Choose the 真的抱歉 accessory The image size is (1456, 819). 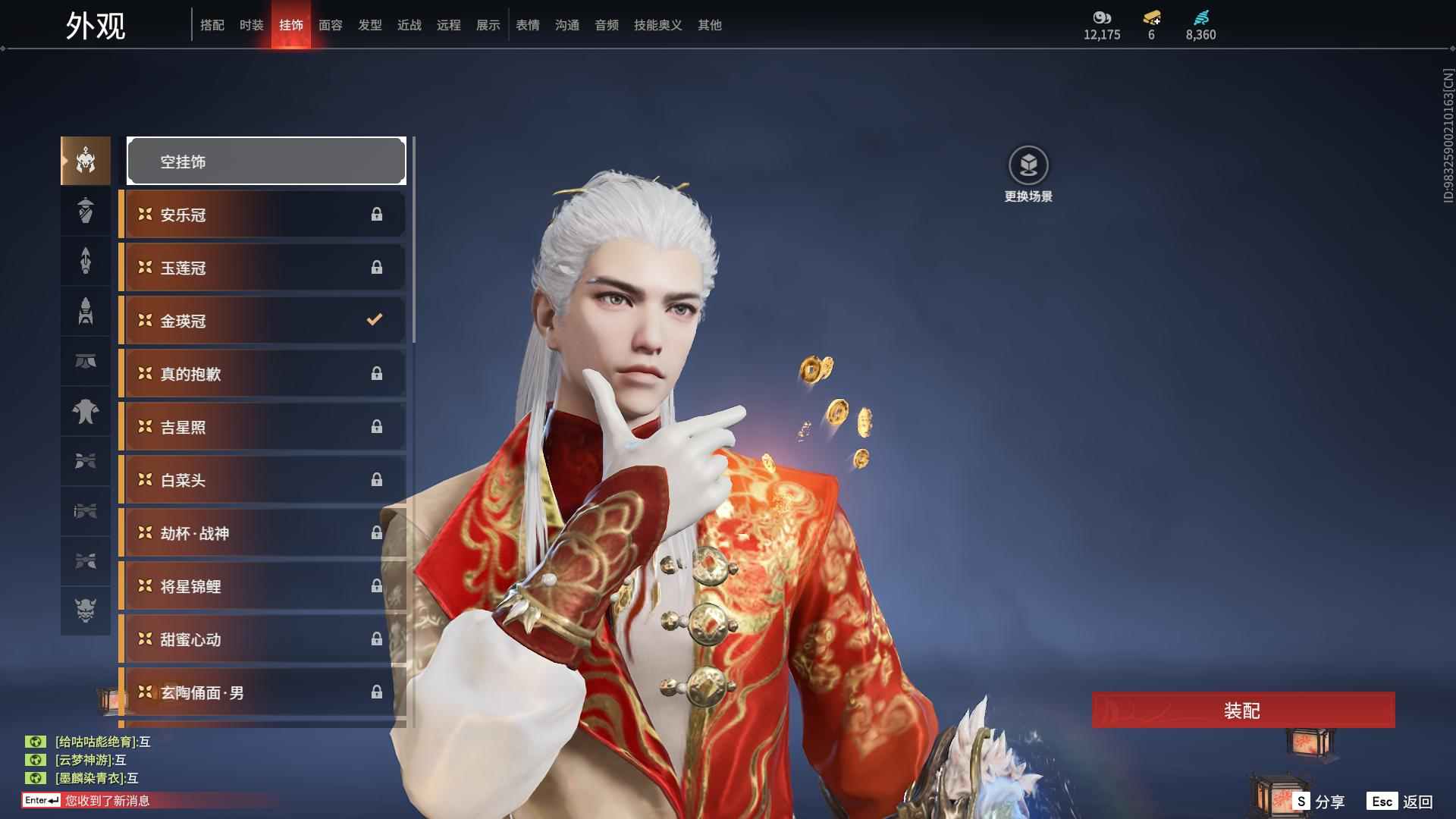[x=263, y=374]
